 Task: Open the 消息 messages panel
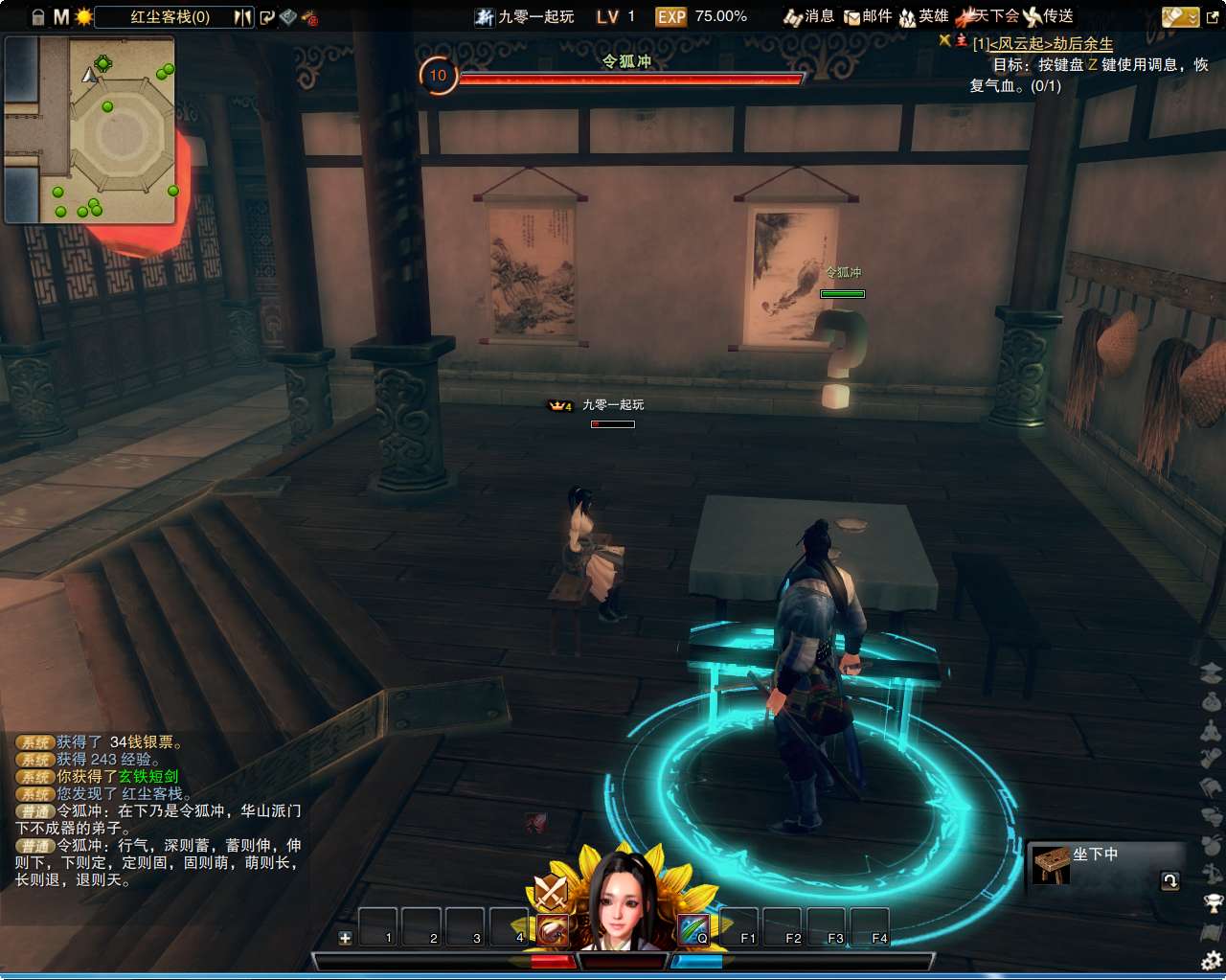tap(809, 16)
